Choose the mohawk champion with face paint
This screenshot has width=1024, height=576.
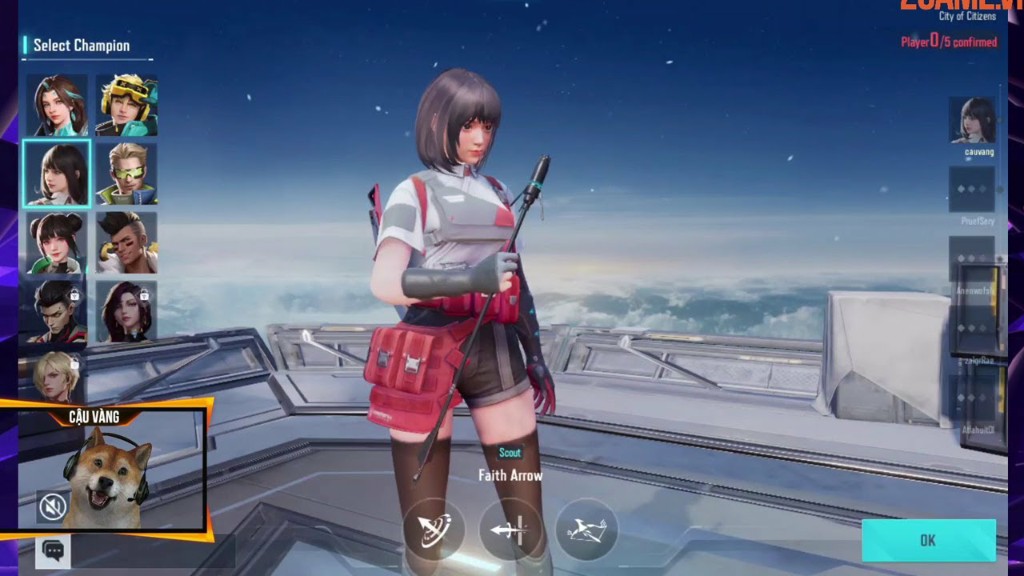[127, 242]
